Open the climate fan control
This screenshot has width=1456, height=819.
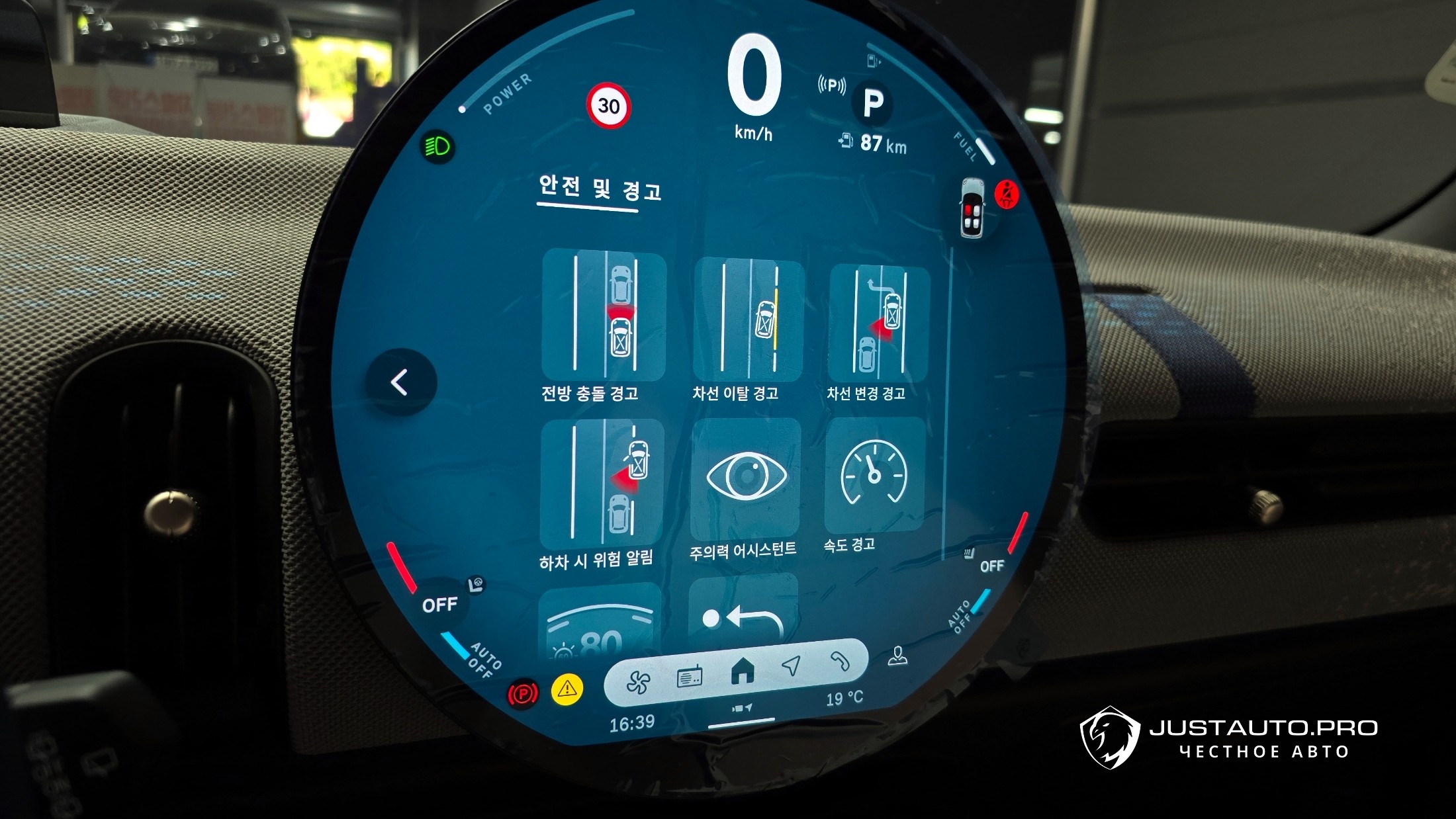(638, 682)
